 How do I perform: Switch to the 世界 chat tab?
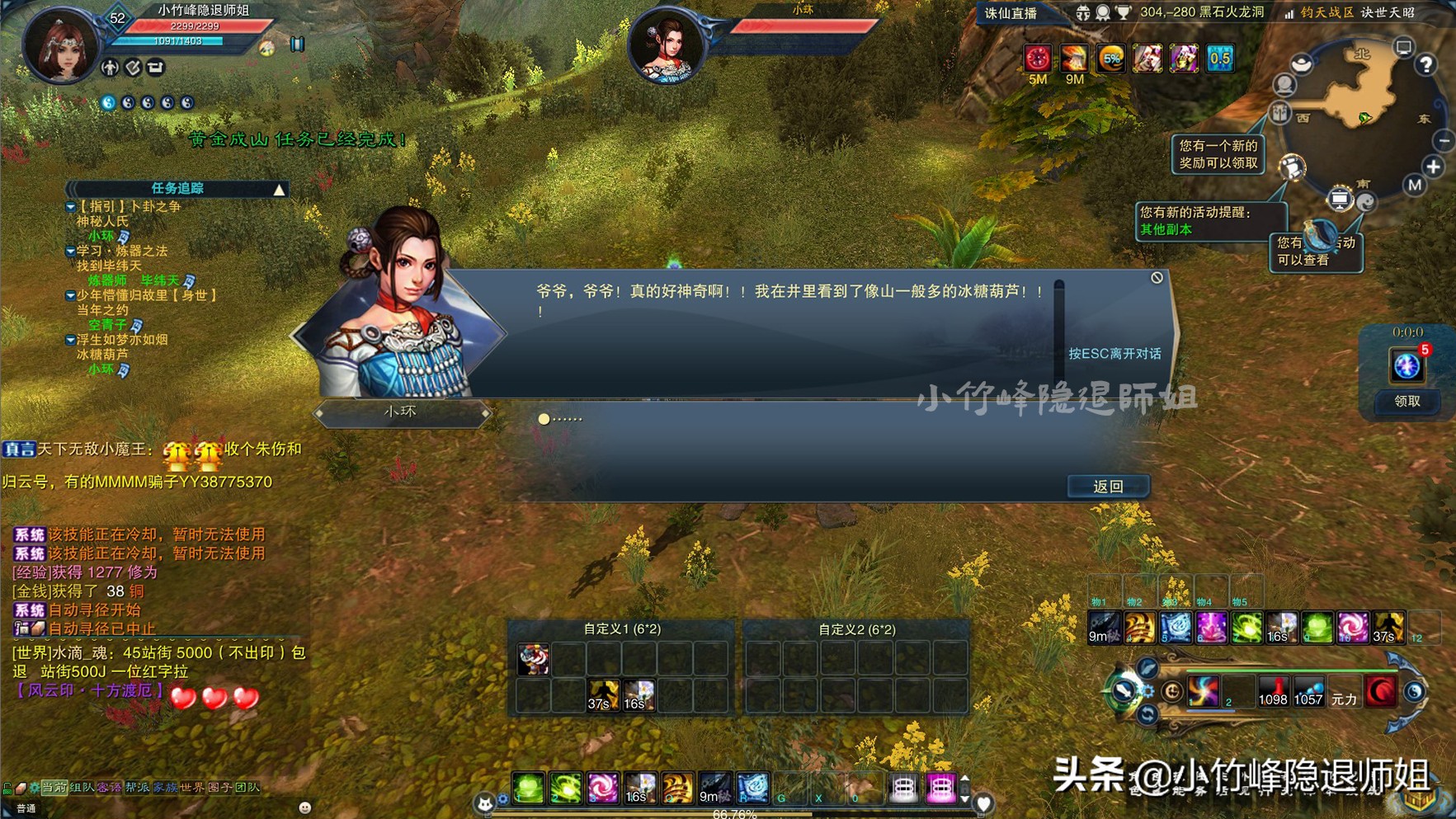tap(192, 787)
